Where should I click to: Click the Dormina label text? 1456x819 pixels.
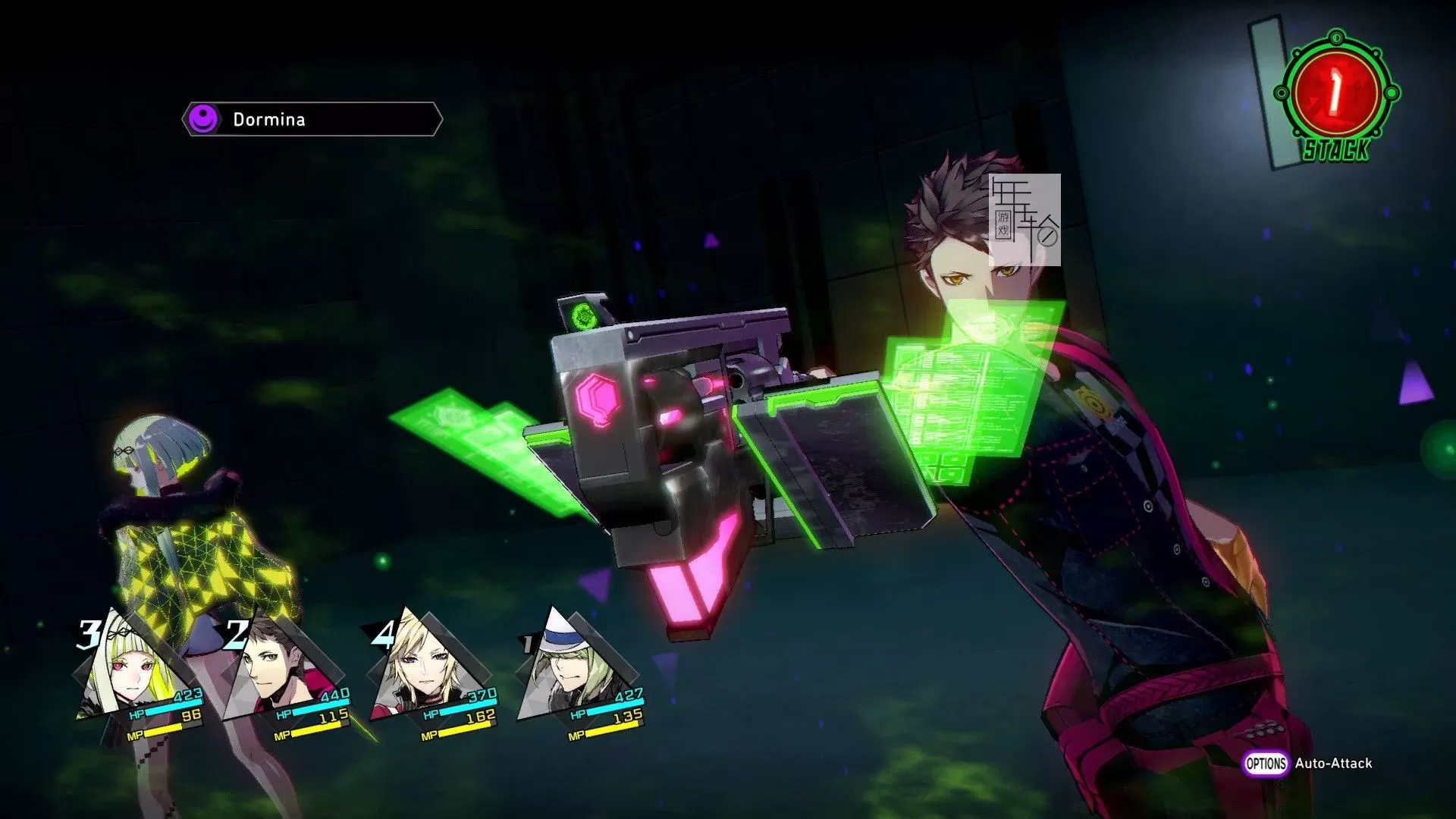tap(267, 119)
